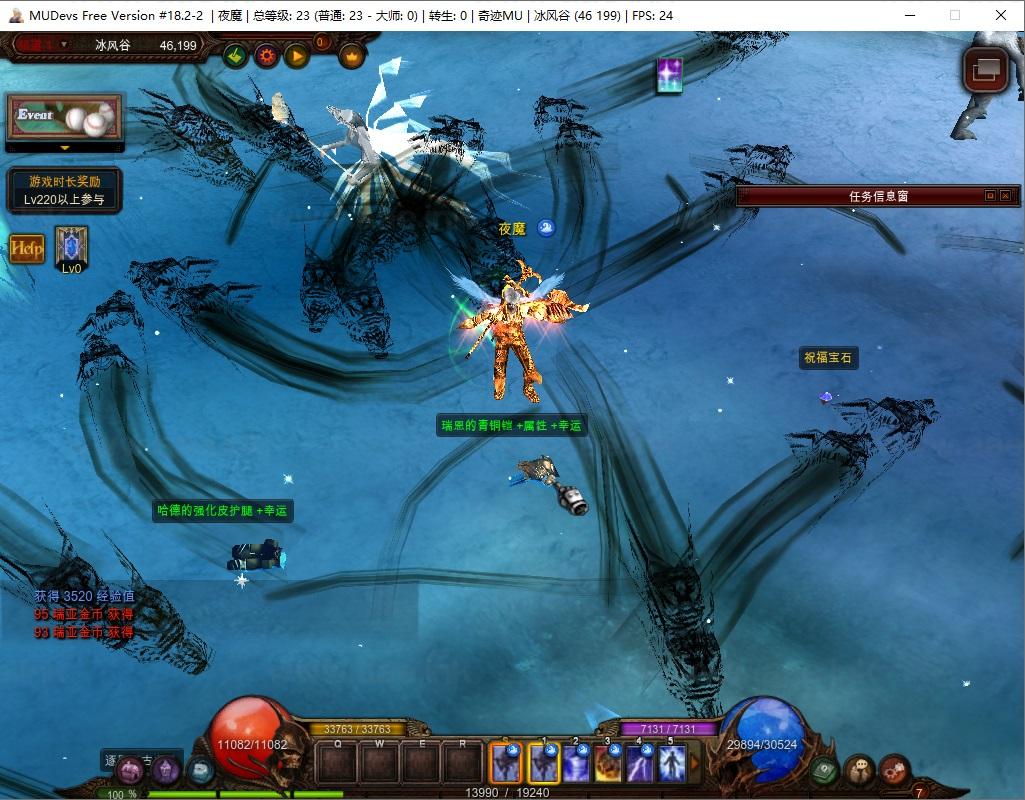Open the play-time reward panel
This screenshot has height=800, width=1025.
pyautogui.click(x=64, y=190)
